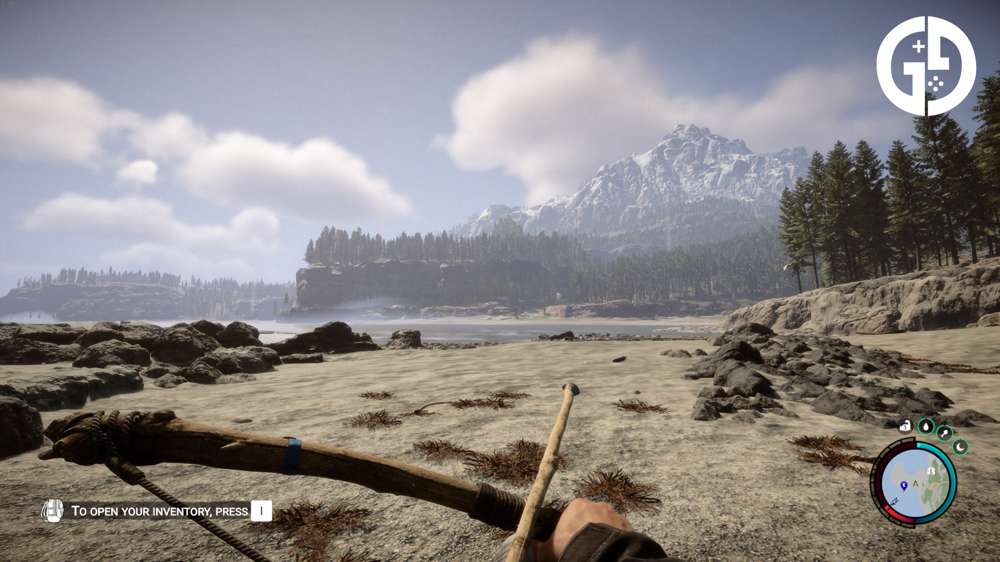The width and height of the screenshot is (1000, 562).
Task: Click the water drop thirst icon
Action: coord(925,425)
